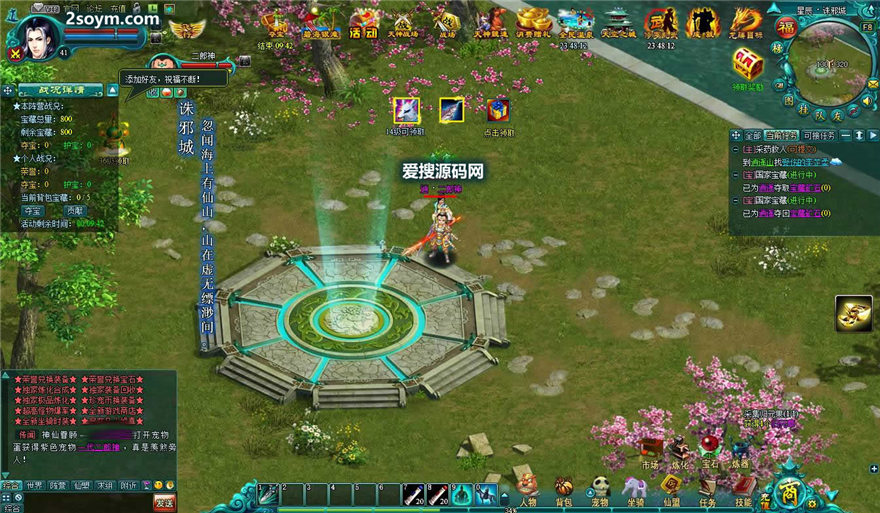Open the 宠物 panda pet menu
The image size is (880, 513).
(x=600, y=488)
